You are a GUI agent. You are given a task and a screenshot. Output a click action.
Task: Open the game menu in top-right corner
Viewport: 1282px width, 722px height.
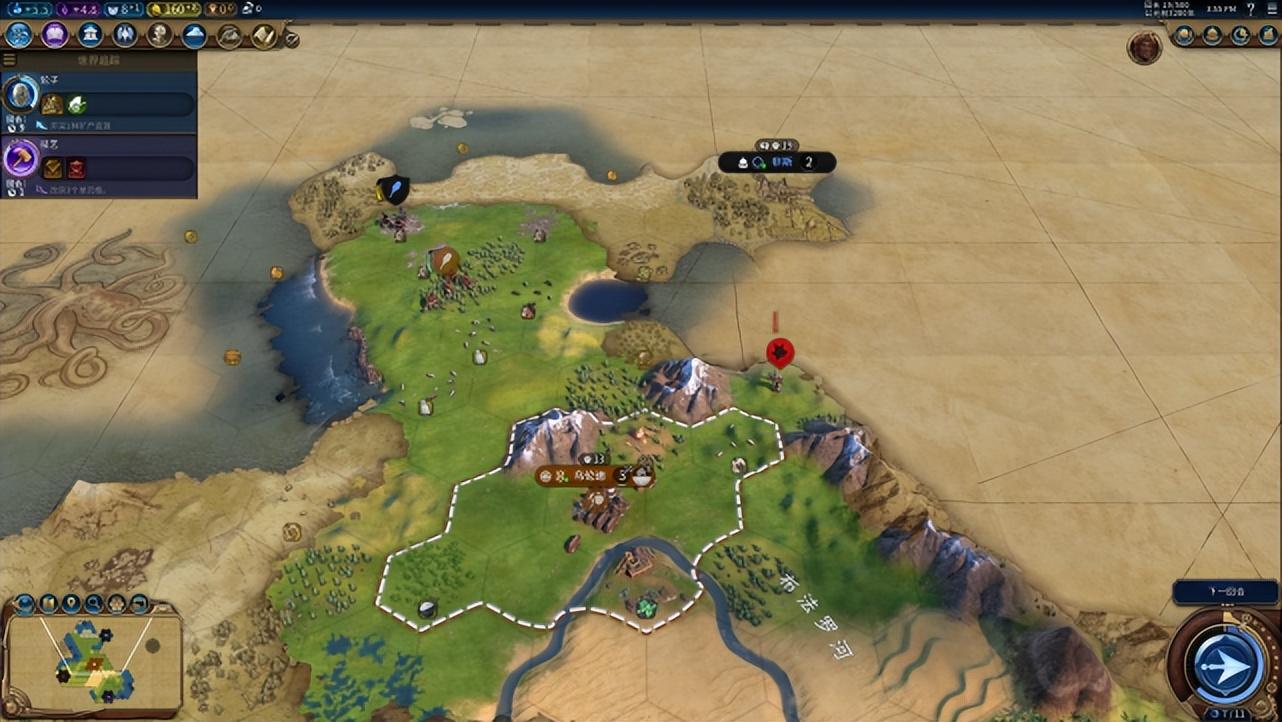tap(1273, 8)
